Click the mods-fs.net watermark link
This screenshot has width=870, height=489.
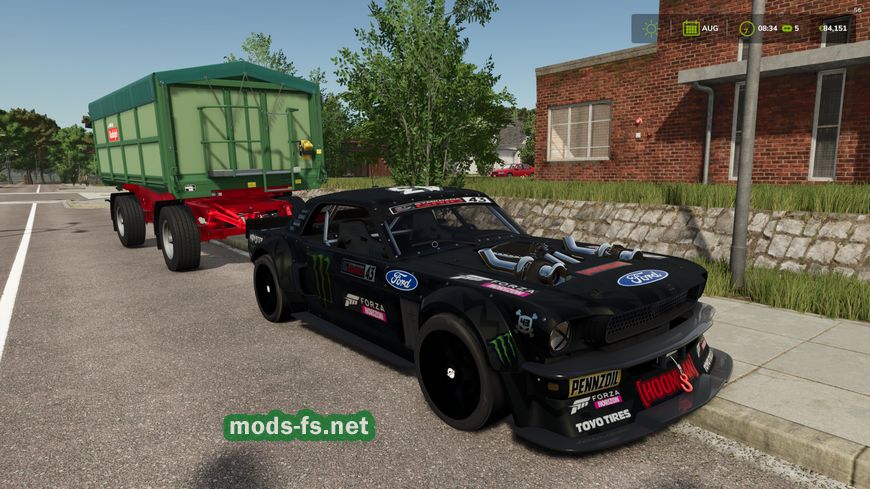pyautogui.click(x=299, y=426)
